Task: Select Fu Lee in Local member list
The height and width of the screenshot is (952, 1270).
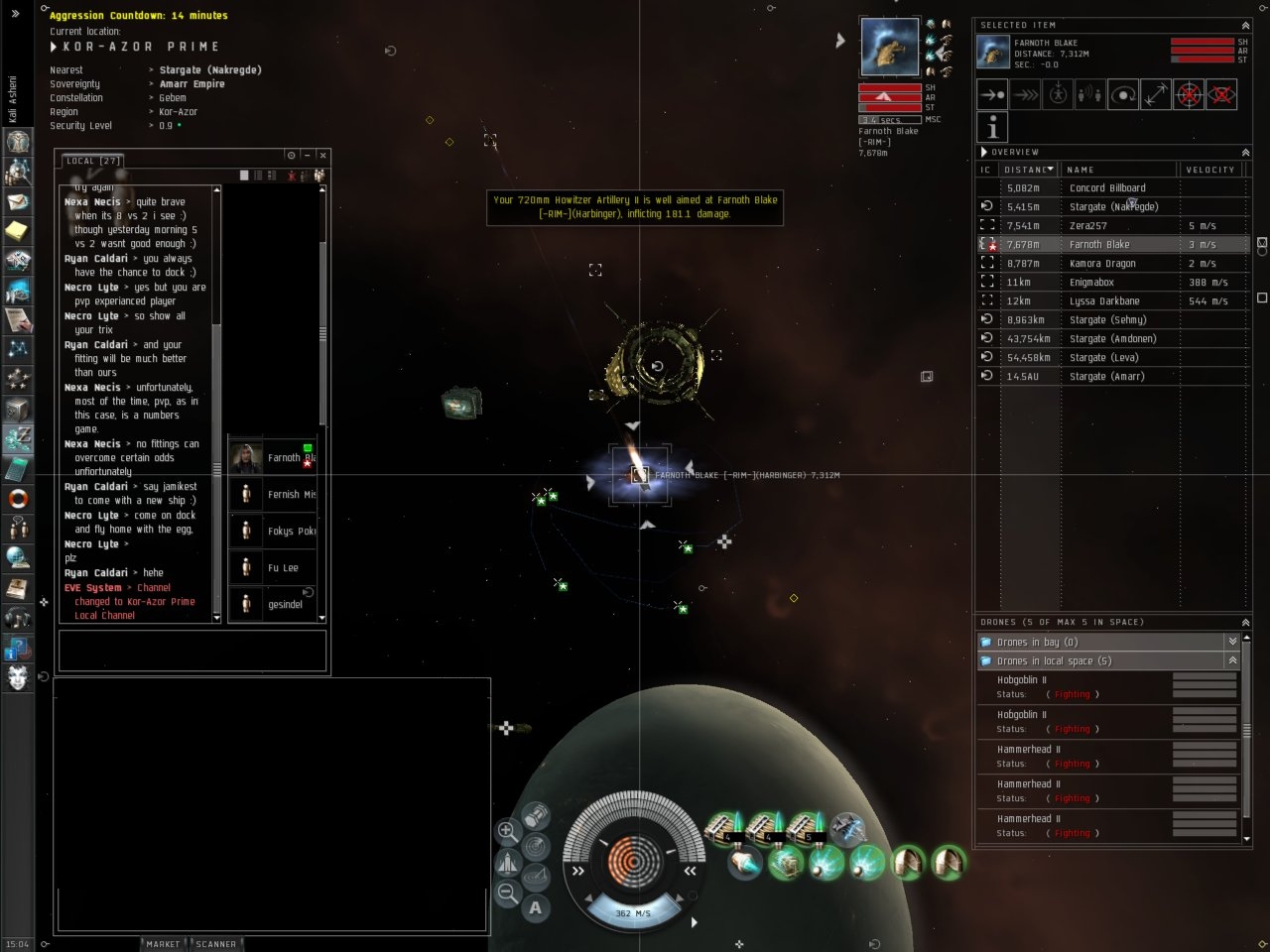Action: pos(283,568)
